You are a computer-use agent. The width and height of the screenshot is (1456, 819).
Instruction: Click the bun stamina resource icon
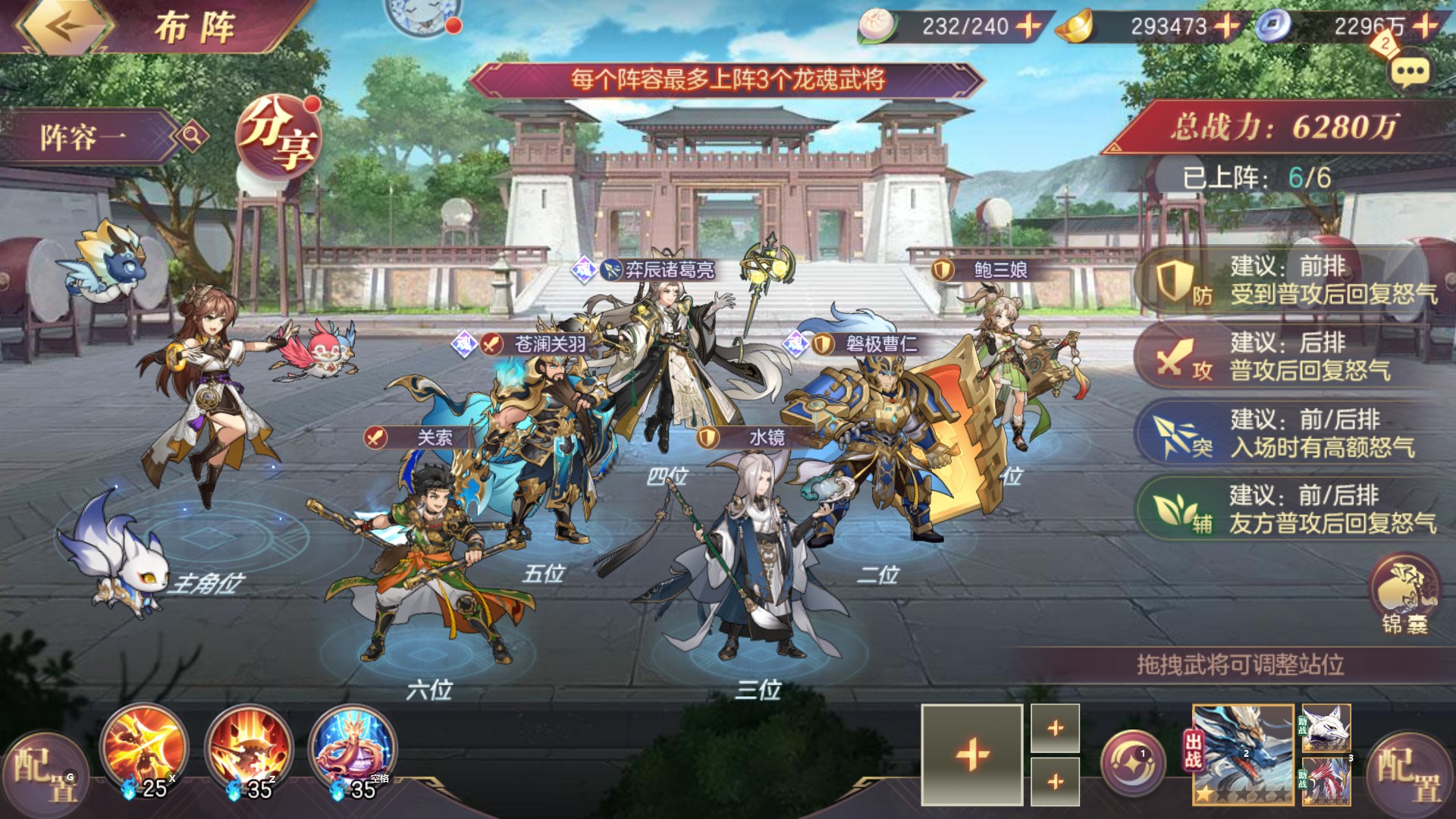click(876, 25)
